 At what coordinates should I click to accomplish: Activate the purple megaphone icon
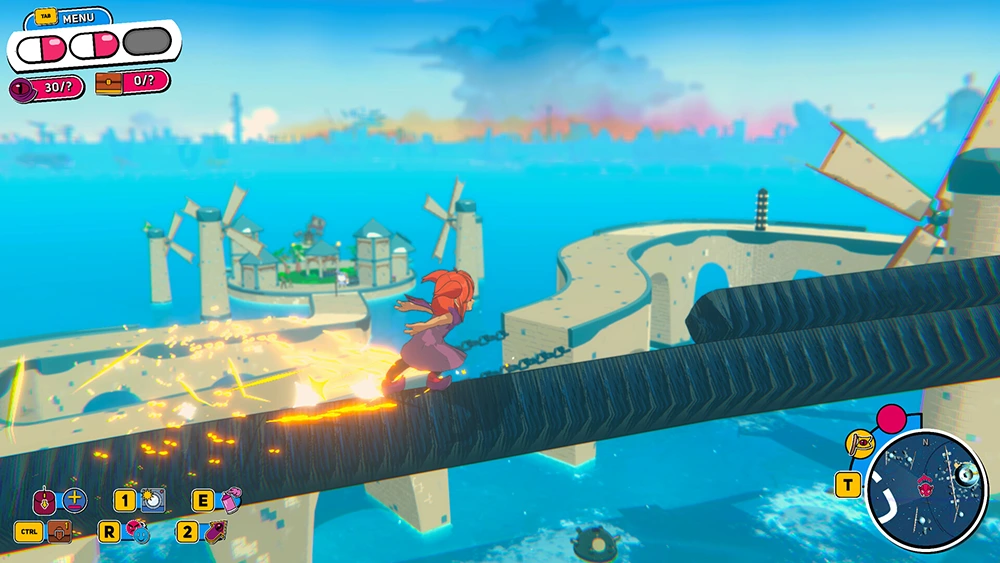point(214,532)
